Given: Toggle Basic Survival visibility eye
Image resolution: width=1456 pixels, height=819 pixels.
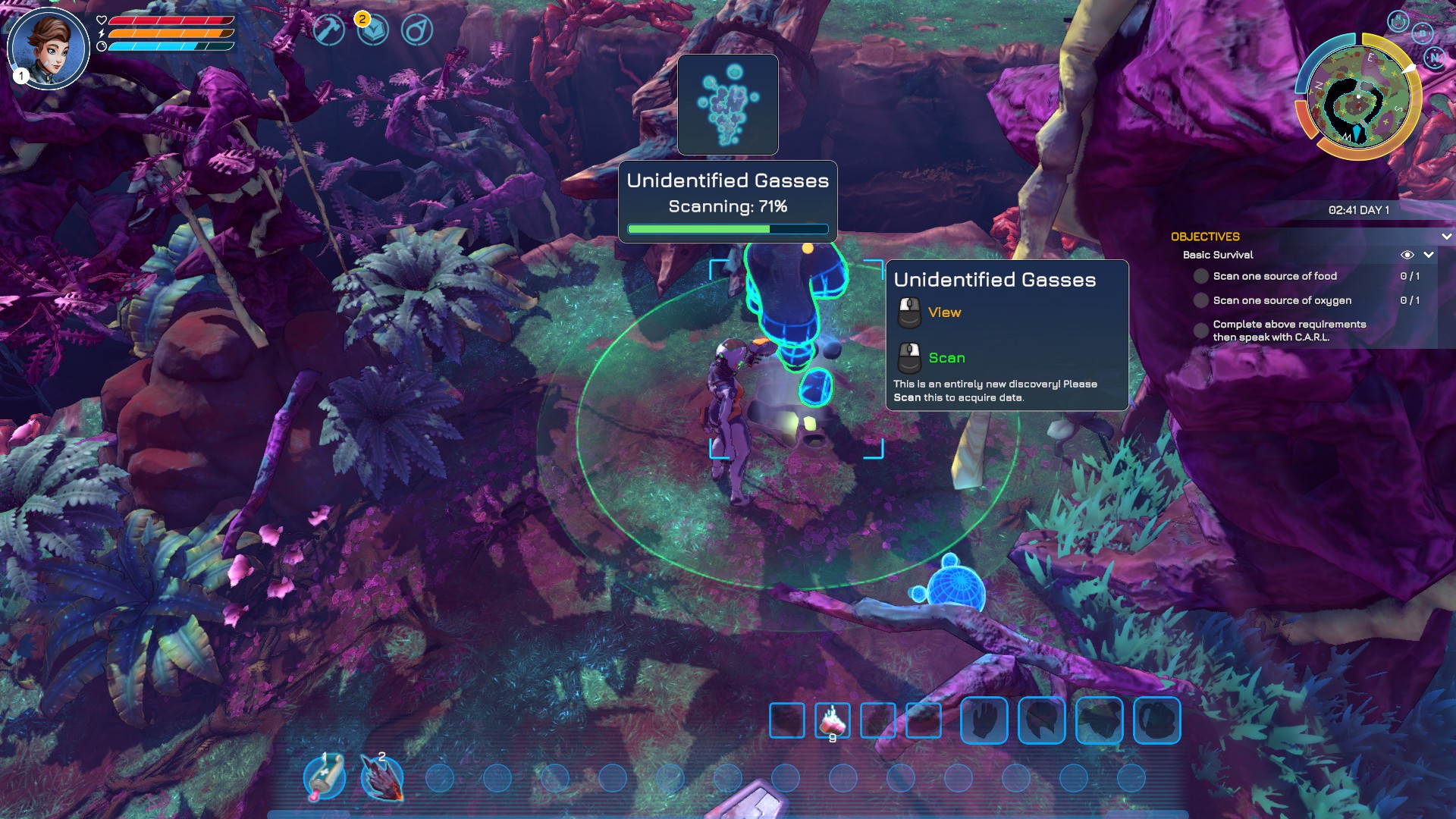Looking at the screenshot, I should [1407, 255].
